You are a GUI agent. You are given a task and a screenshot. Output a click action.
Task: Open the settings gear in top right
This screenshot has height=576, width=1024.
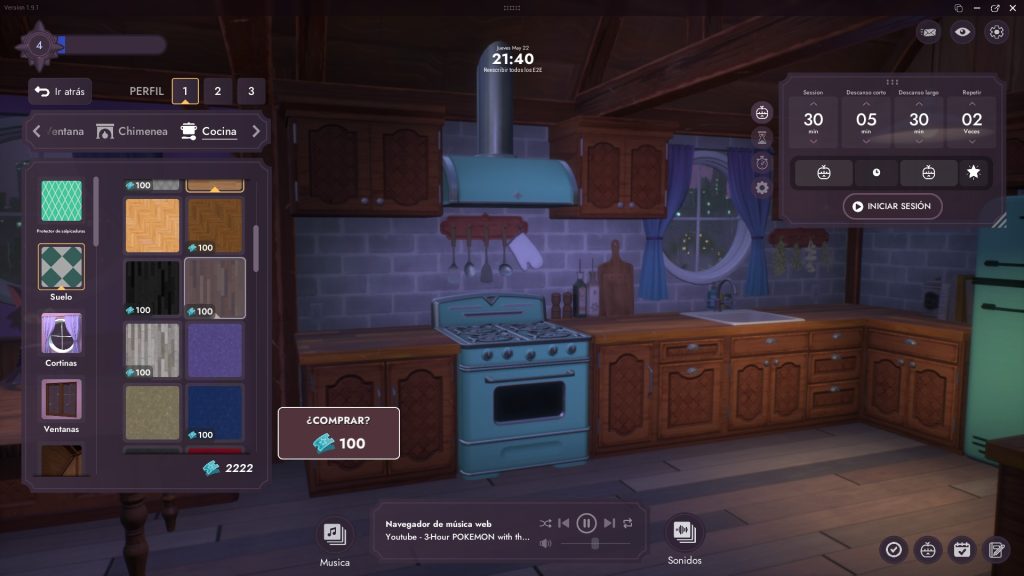(996, 32)
